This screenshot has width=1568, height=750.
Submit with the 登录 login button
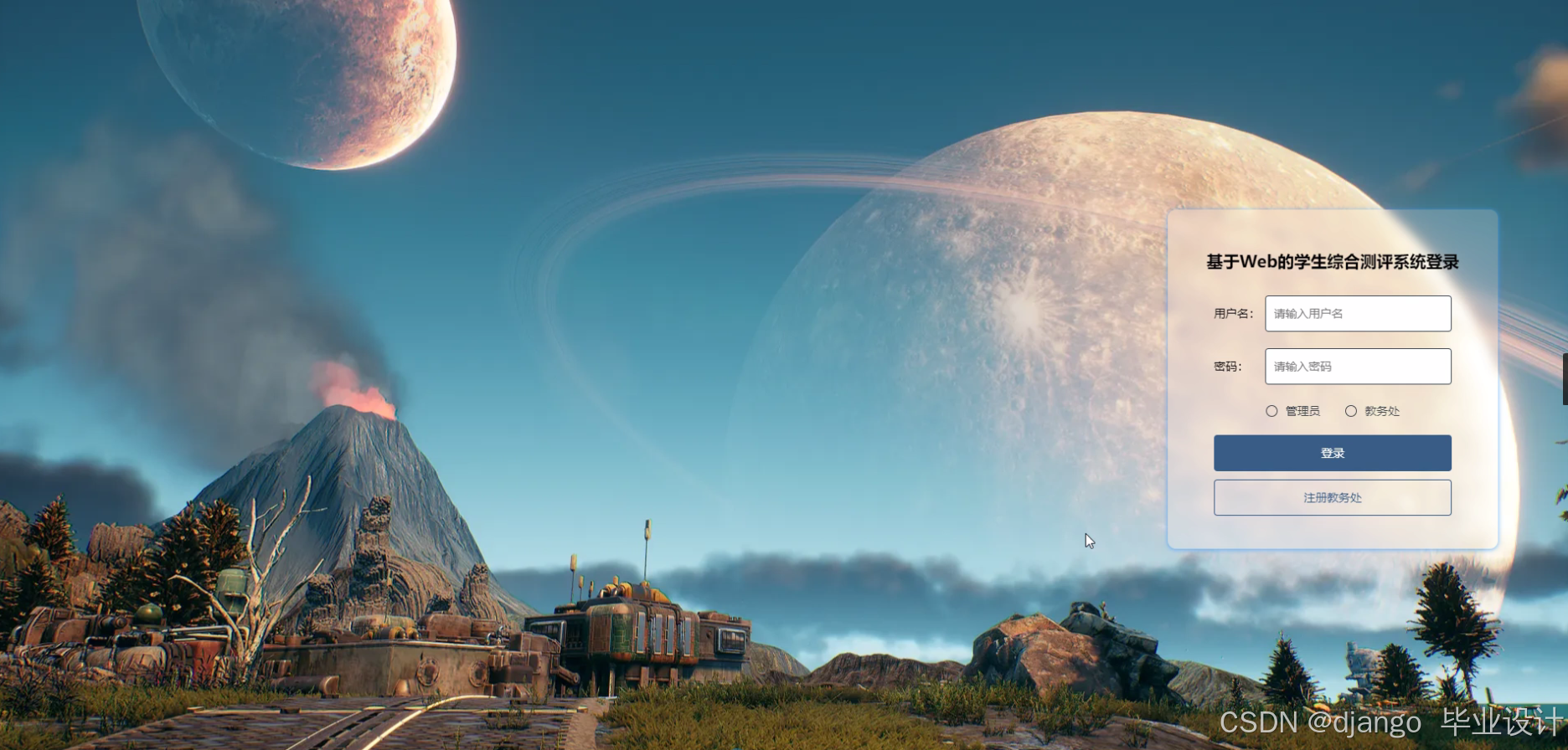point(1332,453)
